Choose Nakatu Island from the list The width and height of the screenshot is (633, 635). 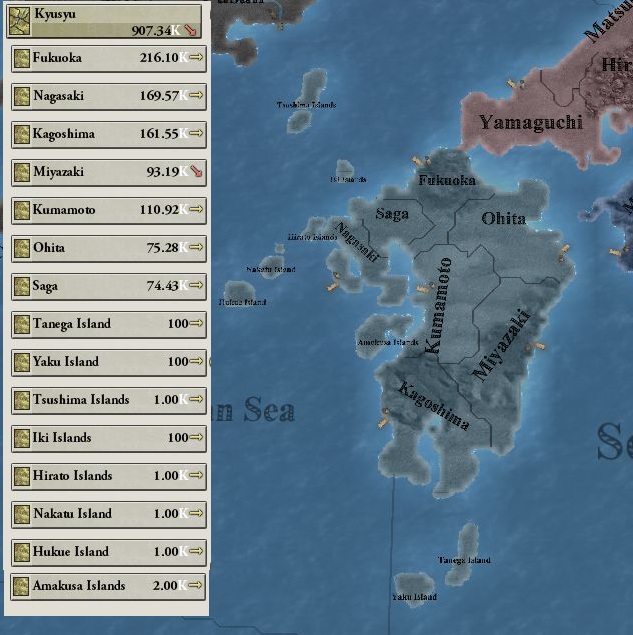click(108, 514)
